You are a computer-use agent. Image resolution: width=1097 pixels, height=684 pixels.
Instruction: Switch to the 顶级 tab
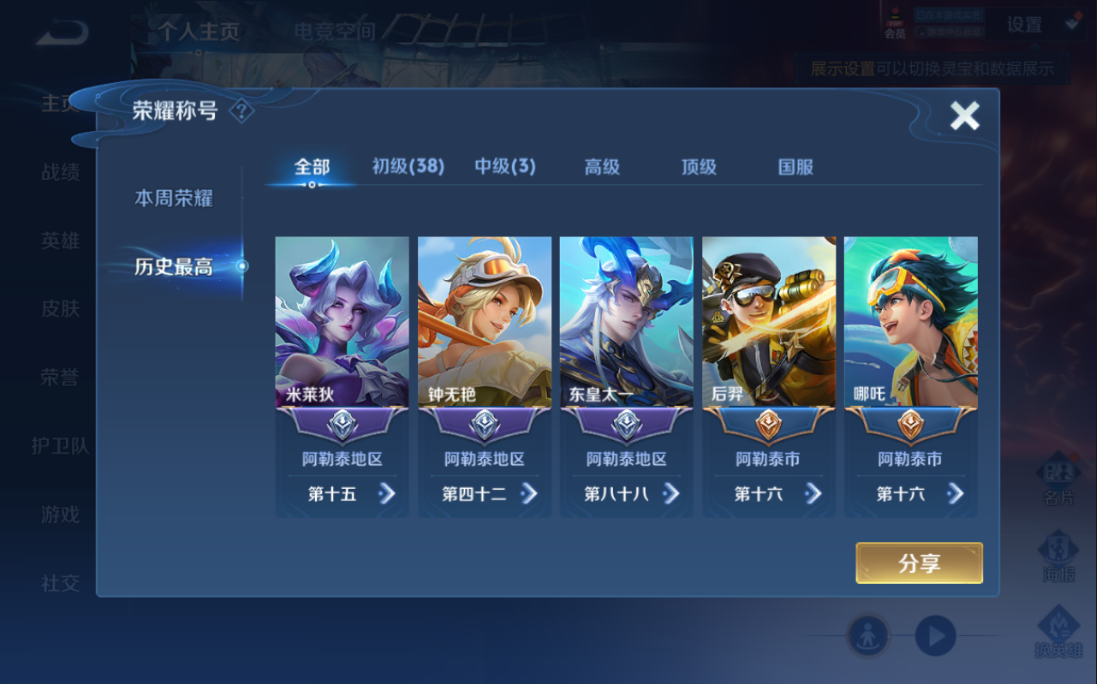pyautogui.click(x=699, y=167)
